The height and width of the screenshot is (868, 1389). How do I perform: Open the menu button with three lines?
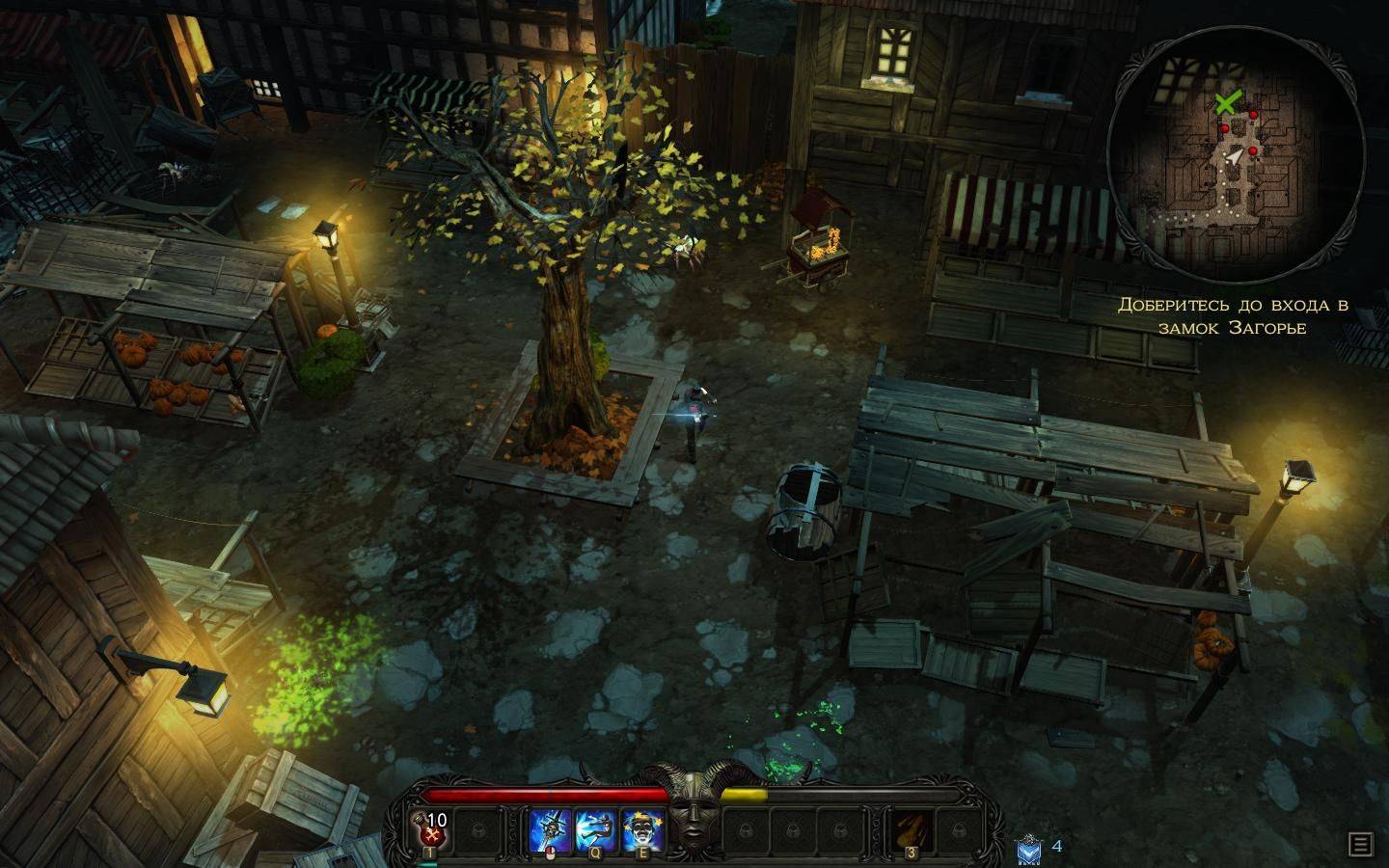1360,845
